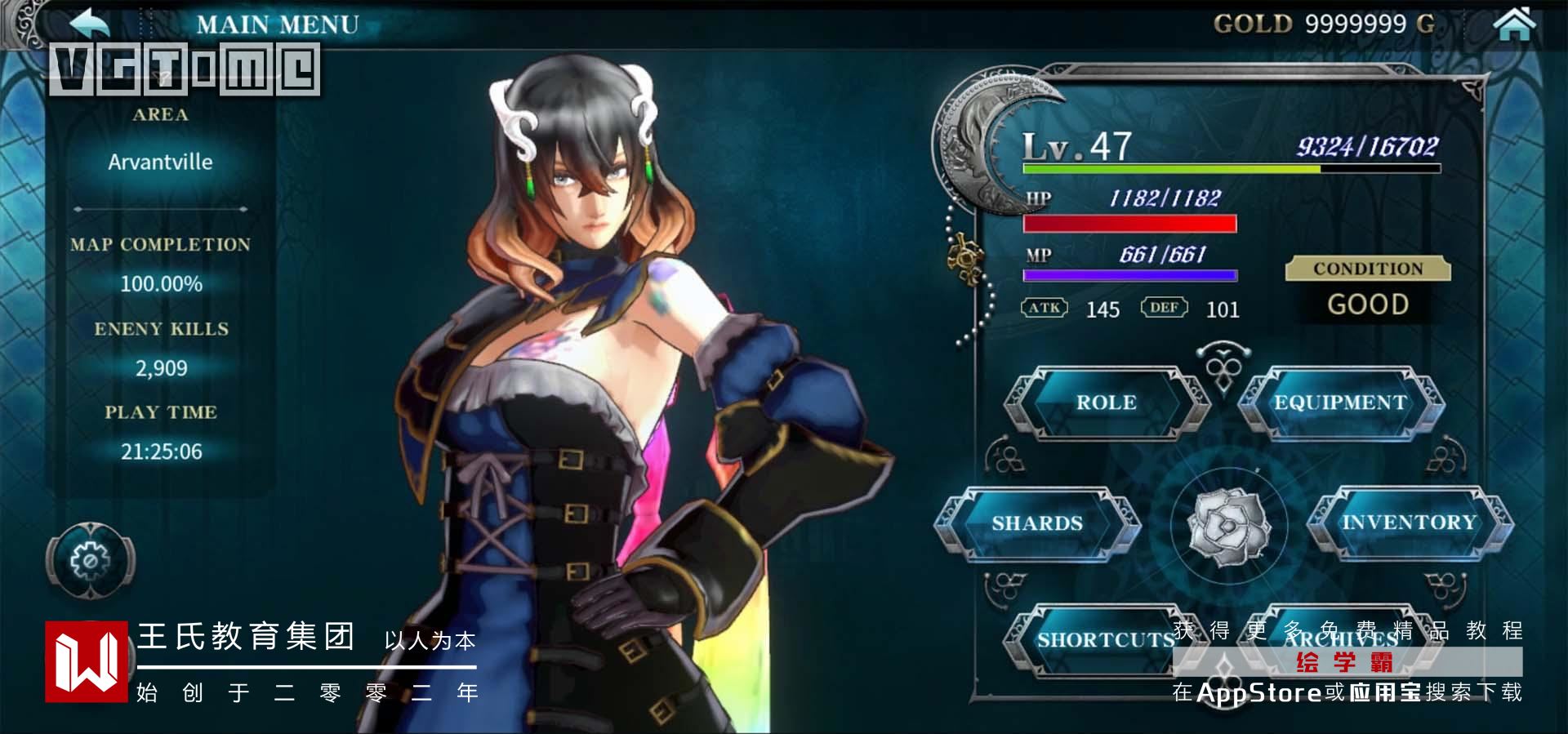The height and width of the screenshot is (734, 1568).
Task: Open the Inventory menu
Action: click(x=1409, y=523)
